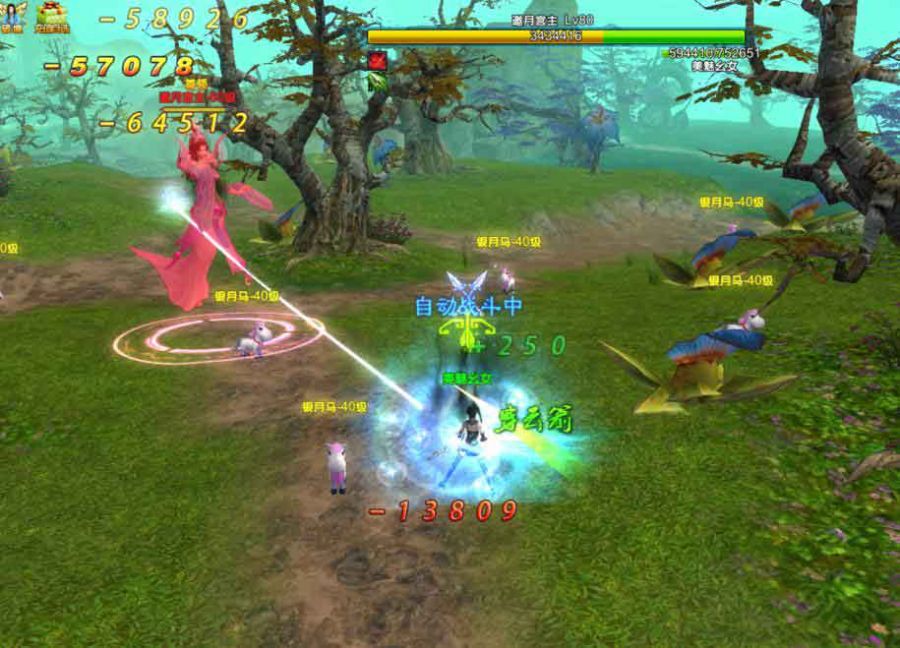This screenshot has width=900, height=648.
Task: Select the green leaf status icon under boss bar
Action: [x=378, y=81]
